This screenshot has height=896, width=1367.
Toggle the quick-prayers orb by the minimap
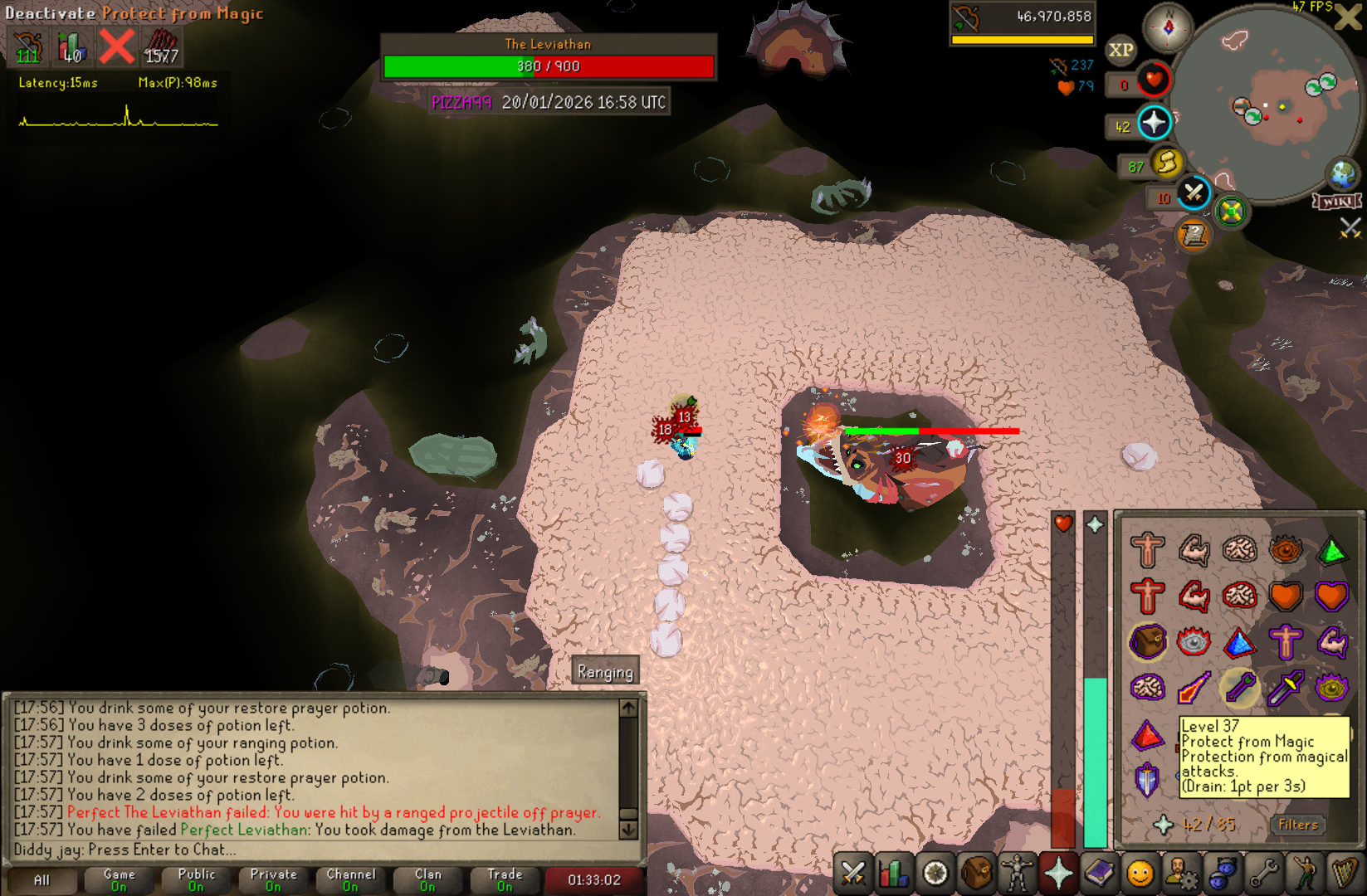pyautogui.click(x=1154, y=124)
